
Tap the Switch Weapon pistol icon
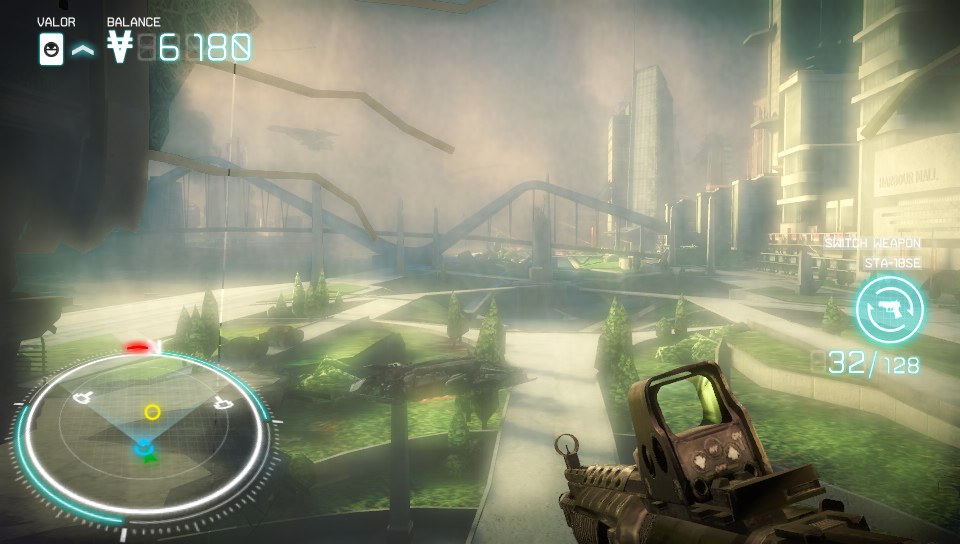(889, 308)
